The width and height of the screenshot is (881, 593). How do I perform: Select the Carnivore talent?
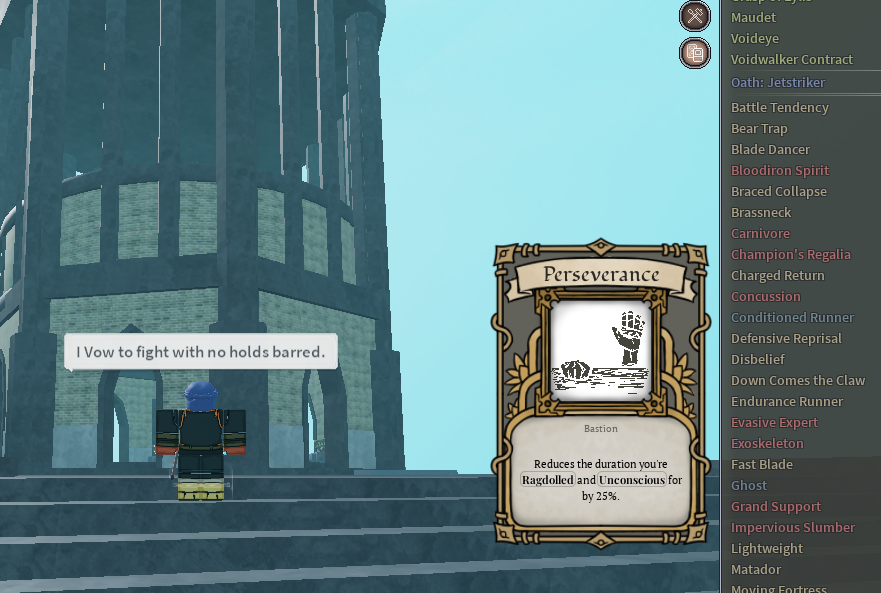click(760, 234)
